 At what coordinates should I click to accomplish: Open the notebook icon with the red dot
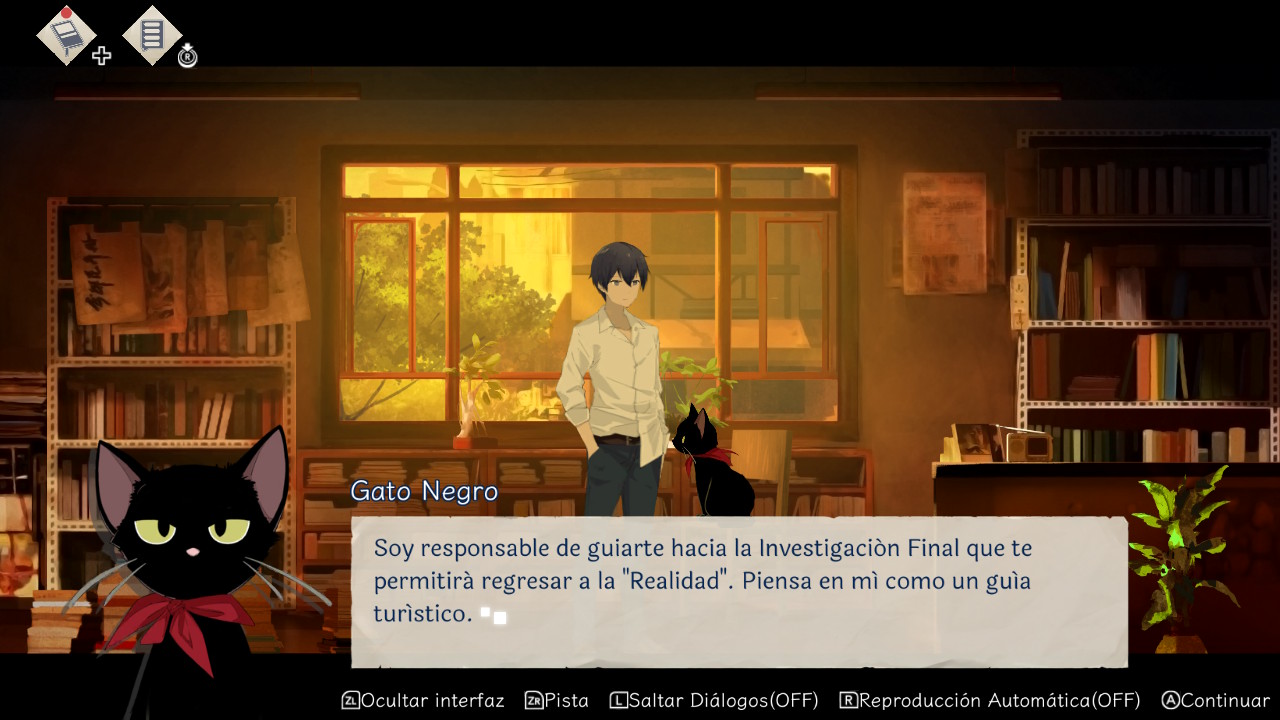(x=66, y=36)
